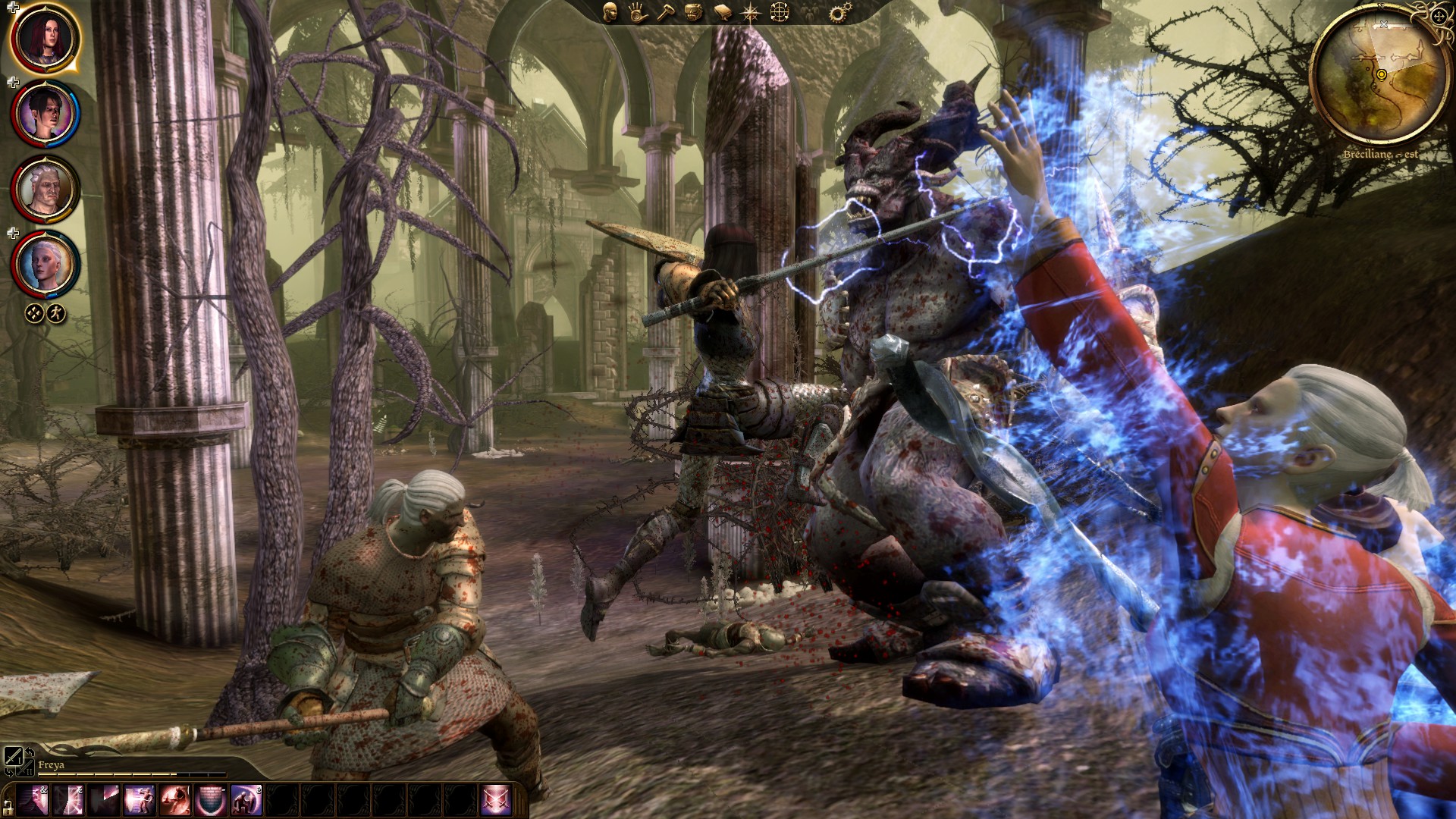Select the first kneeling ability icon in the quickbar
The width and height of the screenshot is (1456, 819).
[245, 799]
